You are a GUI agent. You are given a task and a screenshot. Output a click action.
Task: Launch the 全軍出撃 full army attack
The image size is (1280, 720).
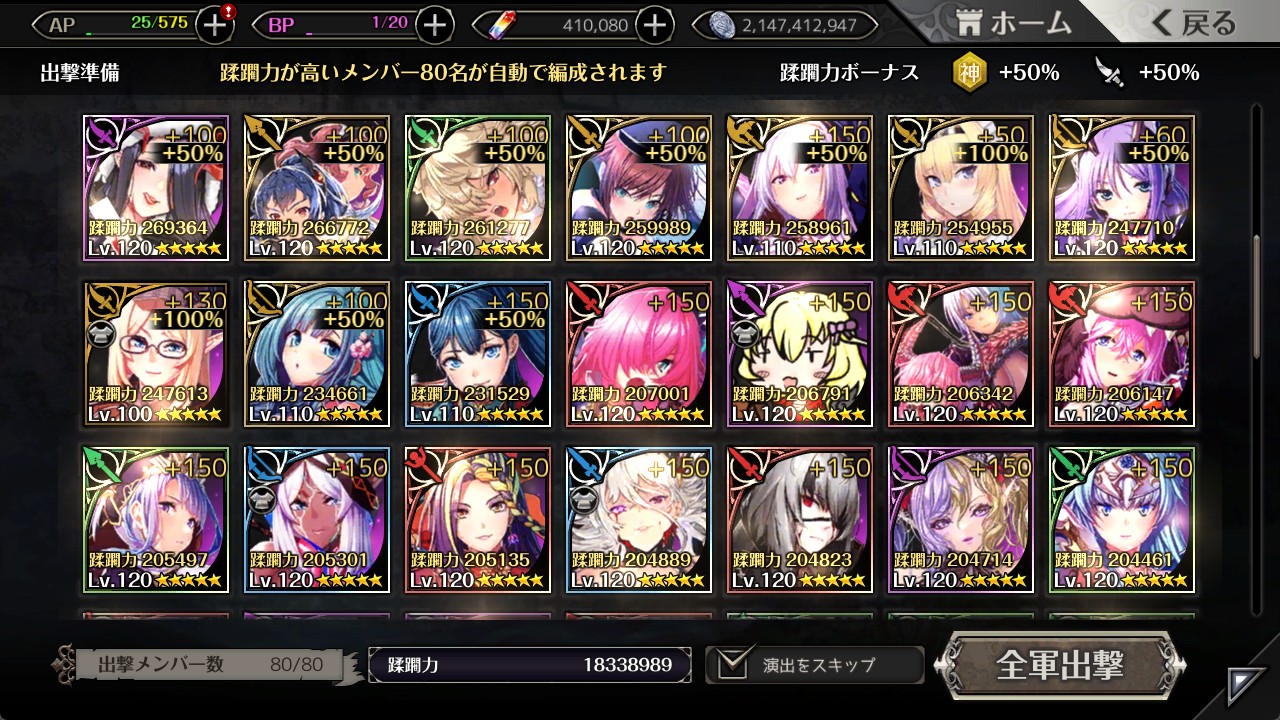click(x=1060, y=665)
